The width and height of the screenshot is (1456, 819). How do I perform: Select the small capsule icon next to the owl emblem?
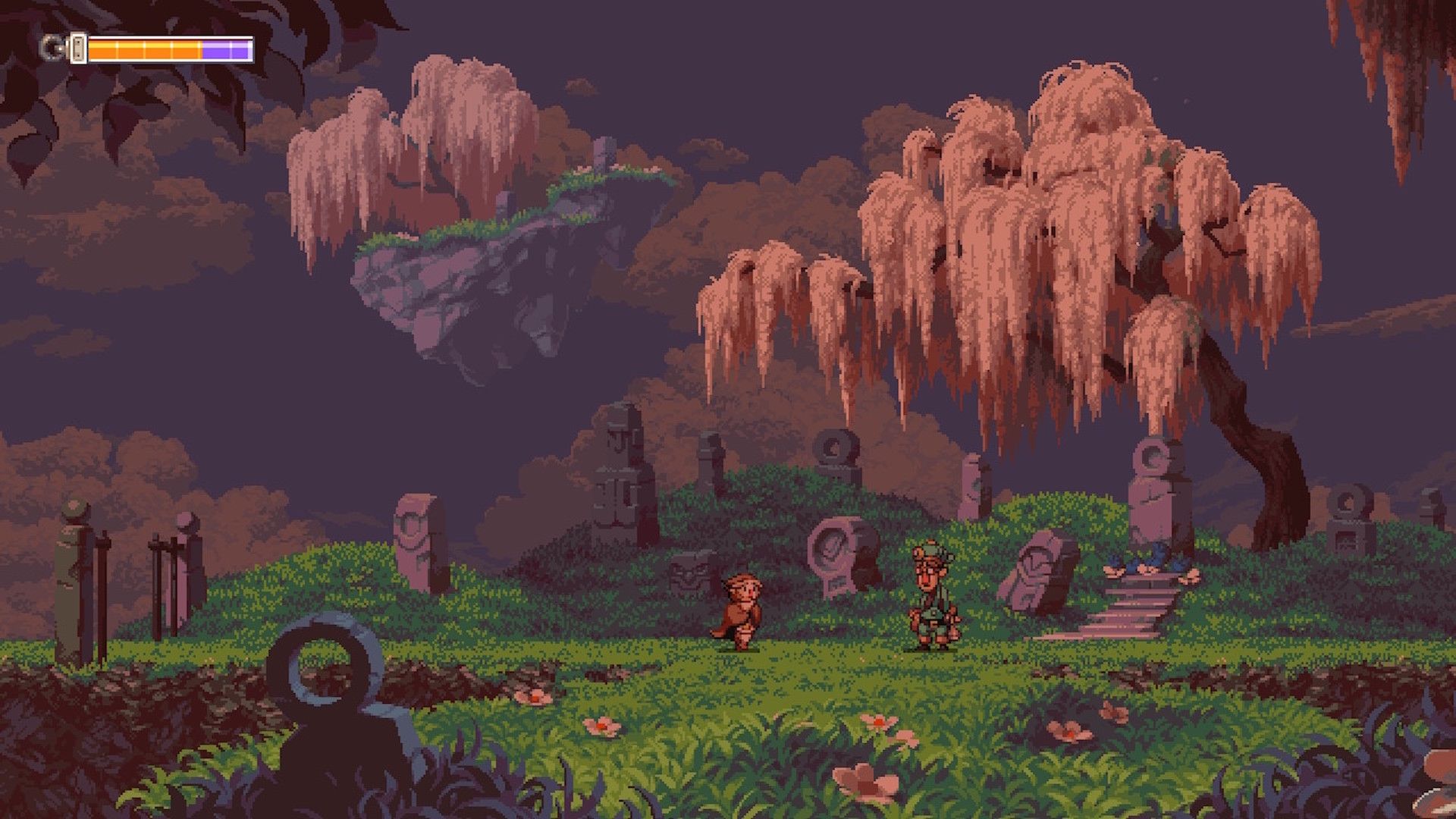[77, 48]
